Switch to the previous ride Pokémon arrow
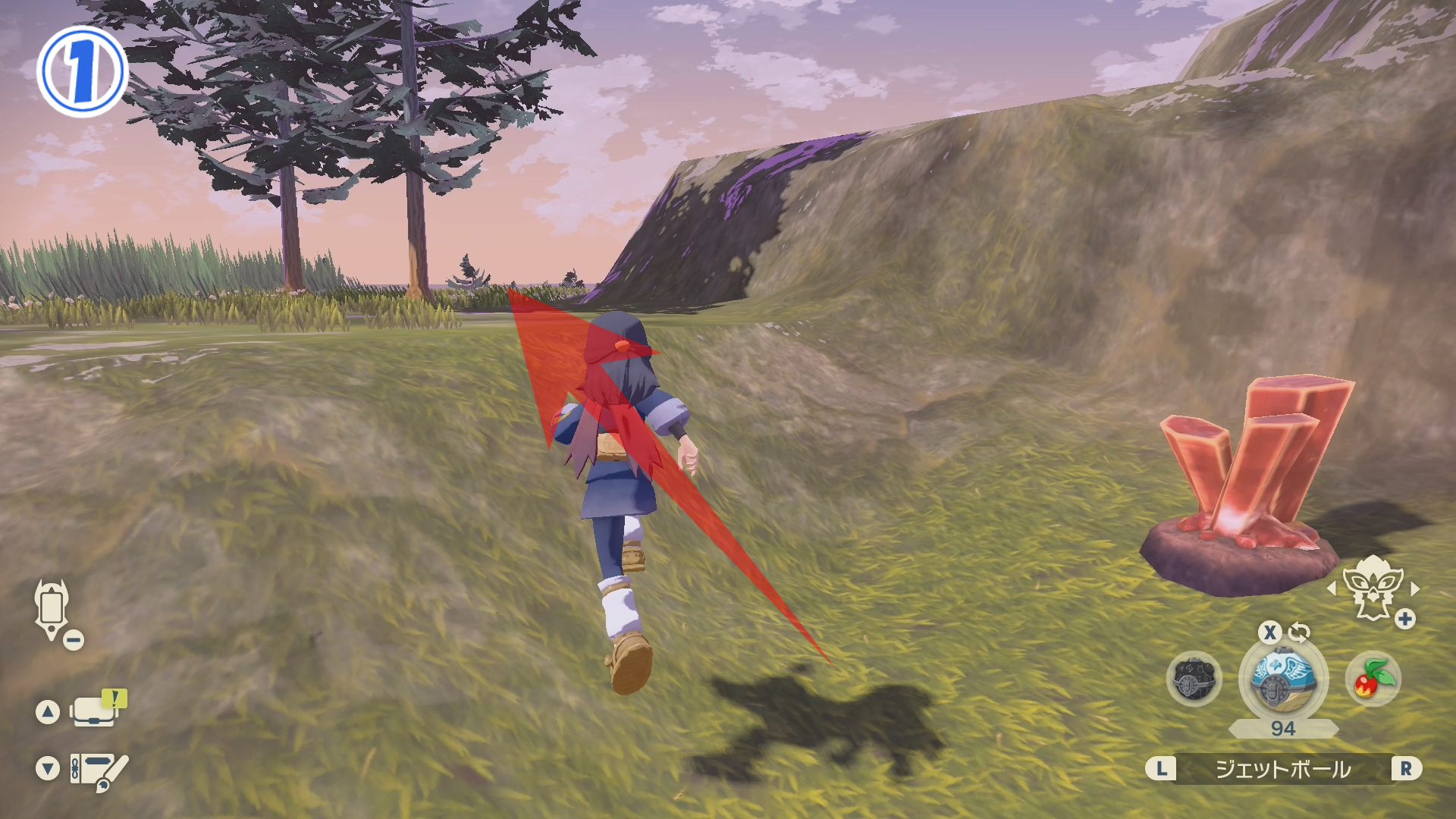1456x819 pixels. [1331, 588]
